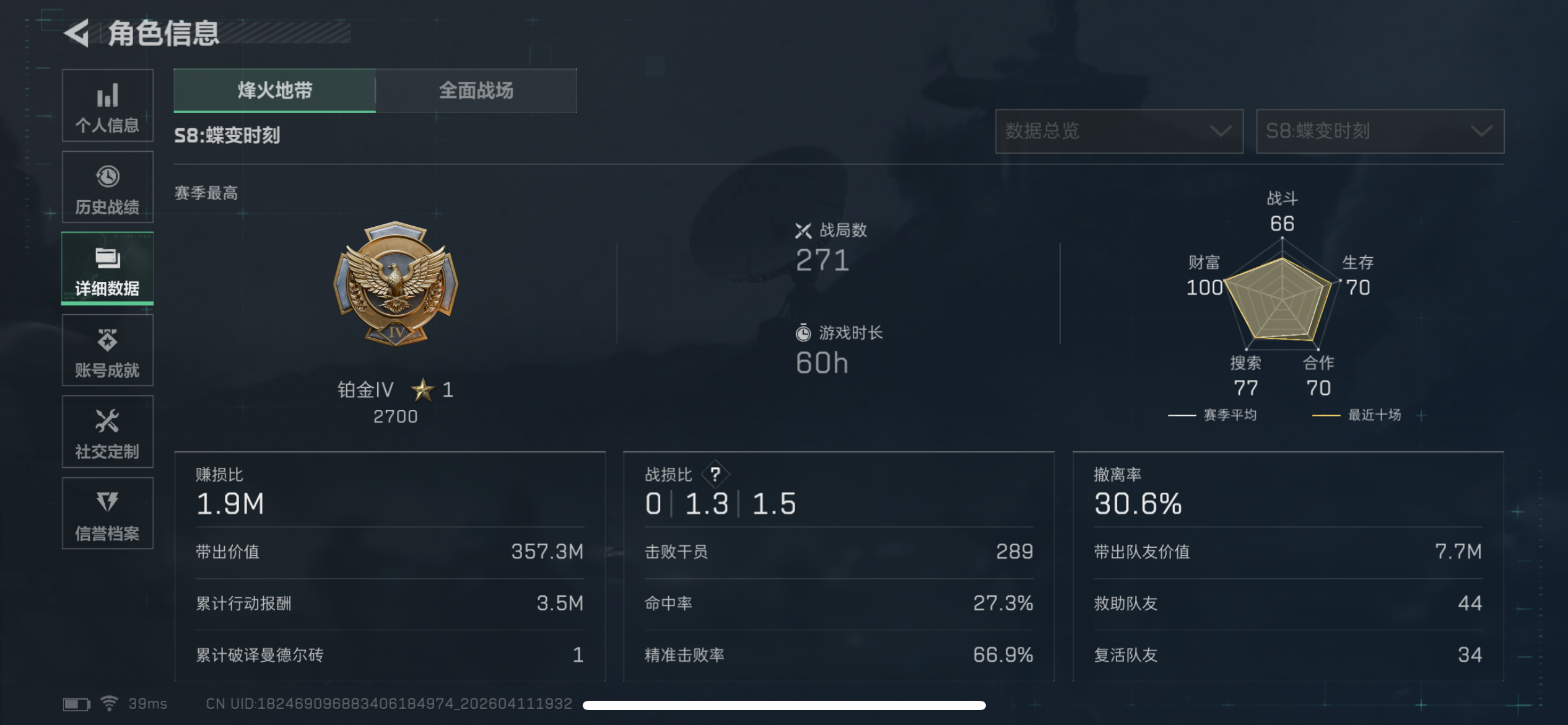Image resolution: width=1568 pixels, height=725 pixels.
Task: Select the 烽火地带 tab
Action: tap(274, 90)
